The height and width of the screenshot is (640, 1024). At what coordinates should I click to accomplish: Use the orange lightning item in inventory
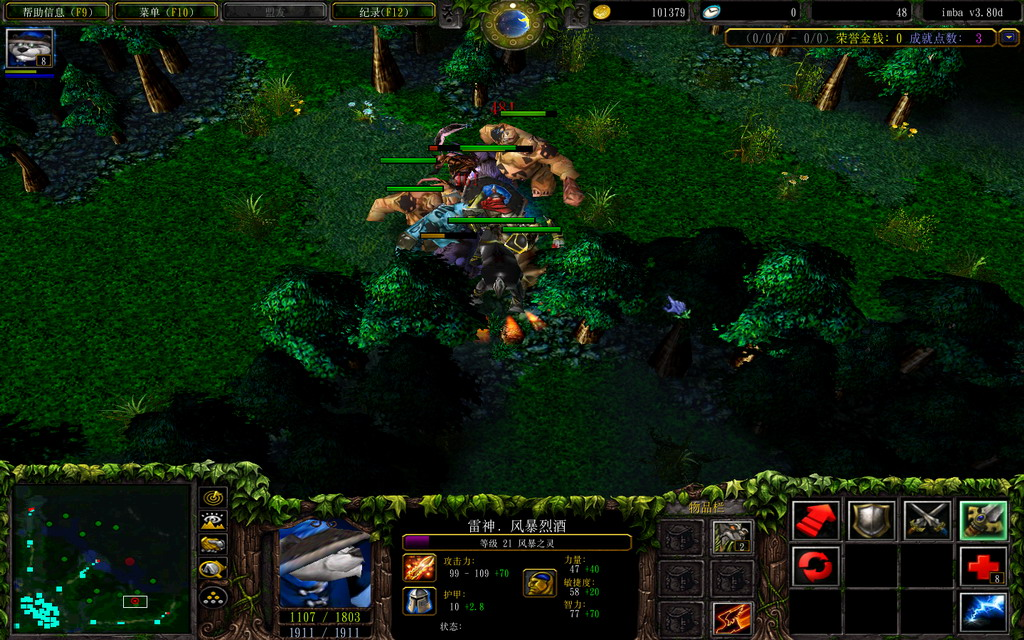click(x=732, y=618)
